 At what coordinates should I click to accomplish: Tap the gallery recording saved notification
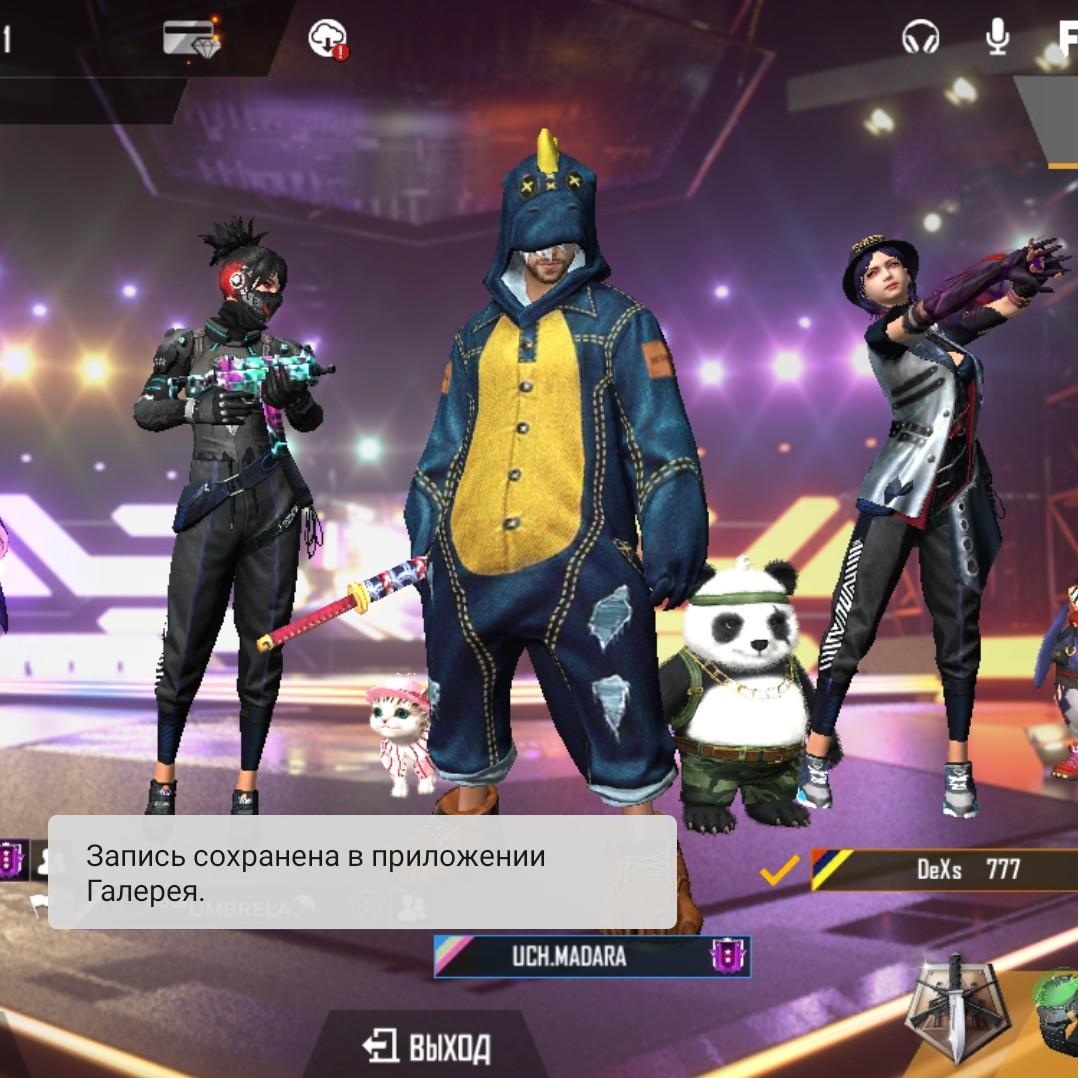(x=362, y=872)
